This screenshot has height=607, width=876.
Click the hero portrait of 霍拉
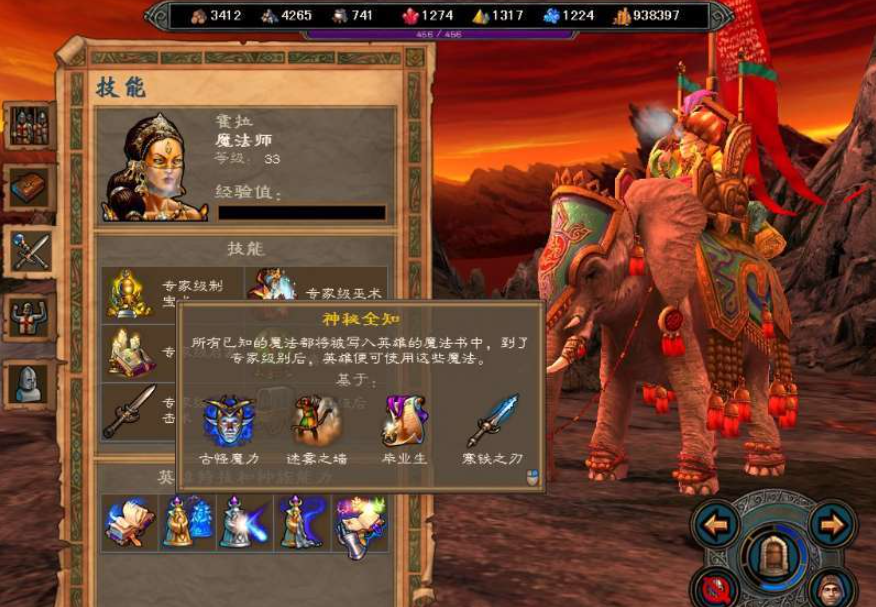point(153,167)
